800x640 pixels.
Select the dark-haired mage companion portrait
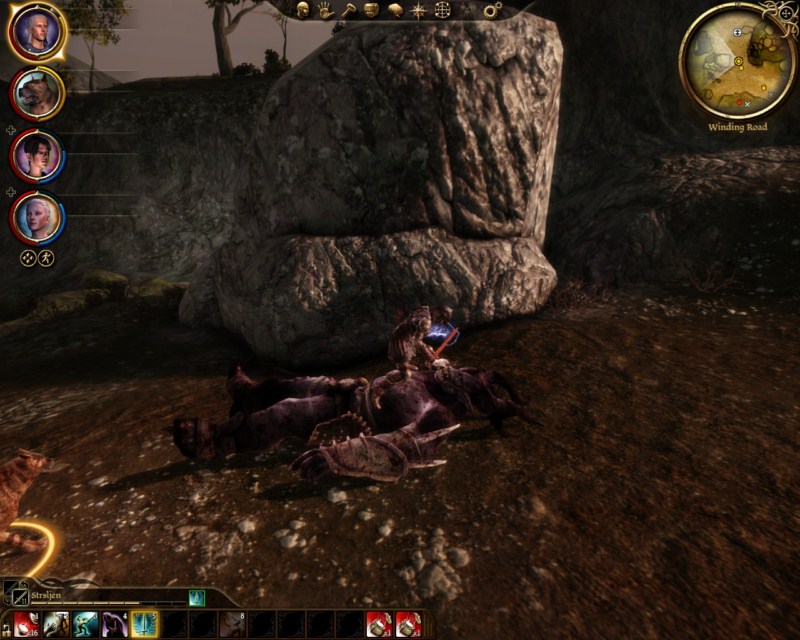click(x=37, y=156)
